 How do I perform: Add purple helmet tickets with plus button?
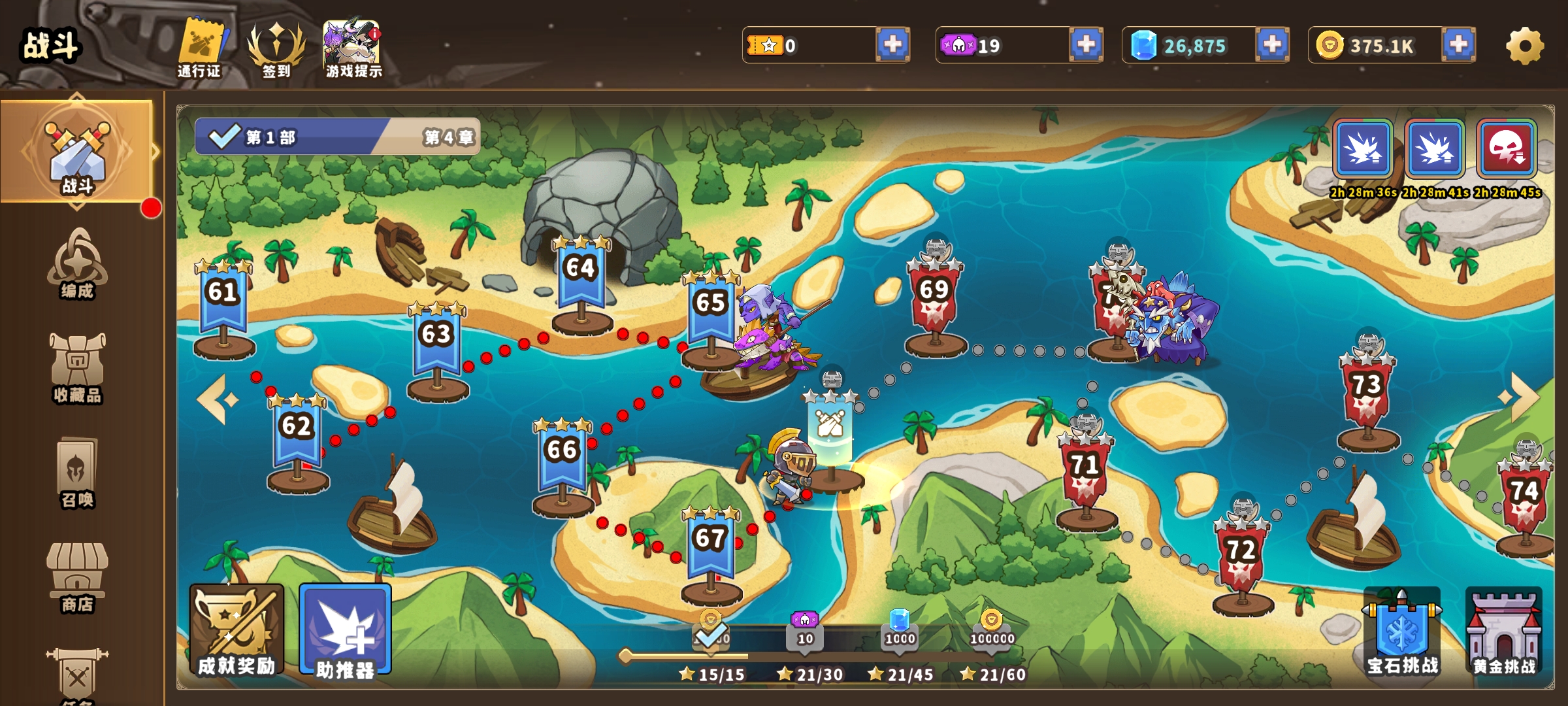1086,44
